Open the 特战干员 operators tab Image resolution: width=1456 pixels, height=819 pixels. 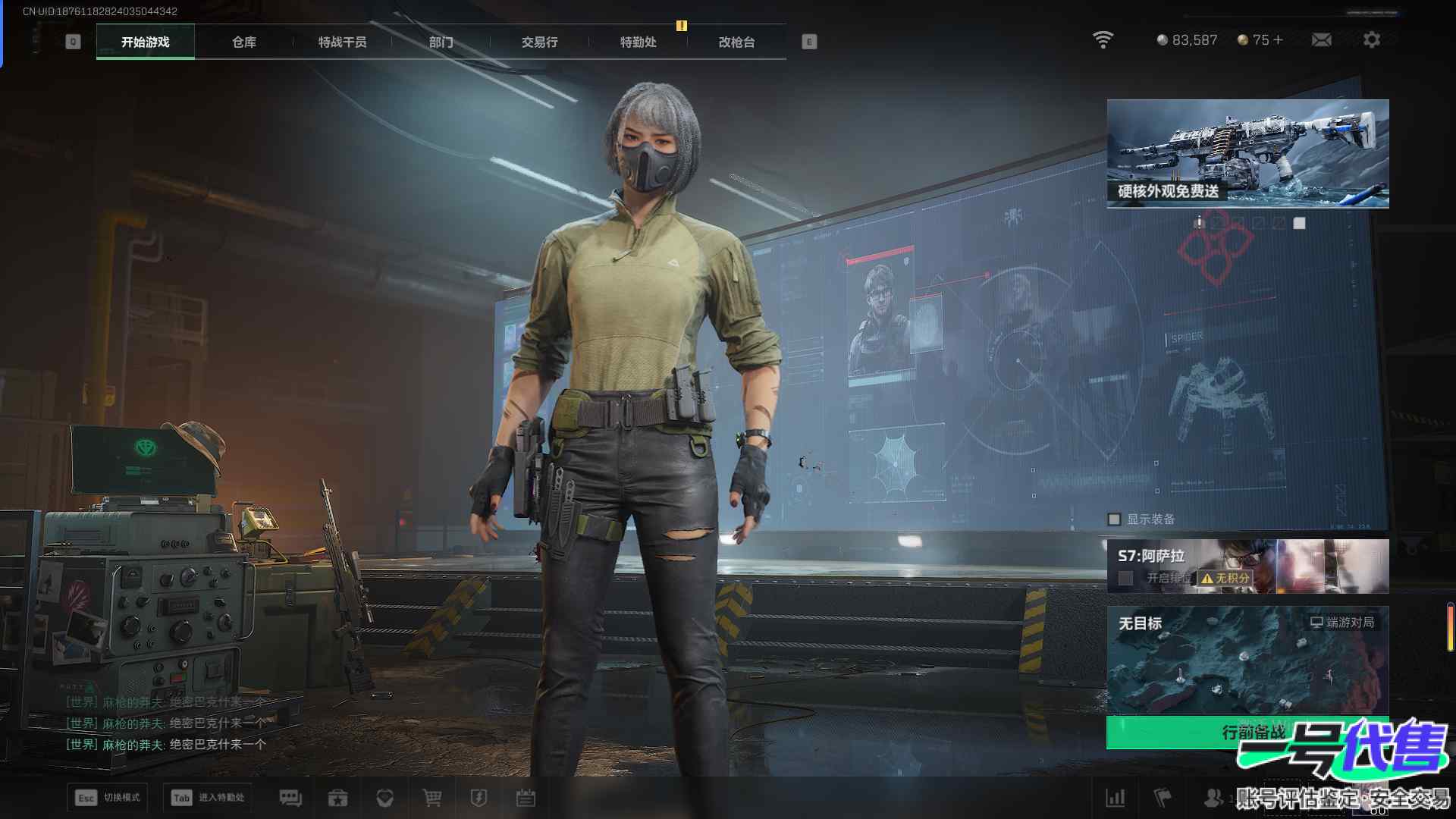click(x=342, y=42)
